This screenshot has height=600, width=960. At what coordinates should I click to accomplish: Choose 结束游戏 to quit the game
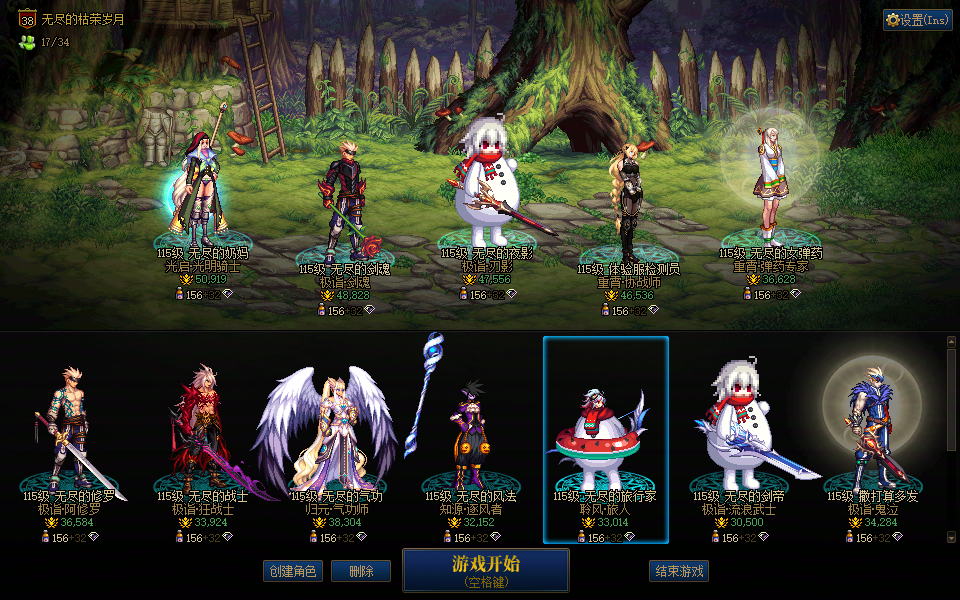[679, 571]
